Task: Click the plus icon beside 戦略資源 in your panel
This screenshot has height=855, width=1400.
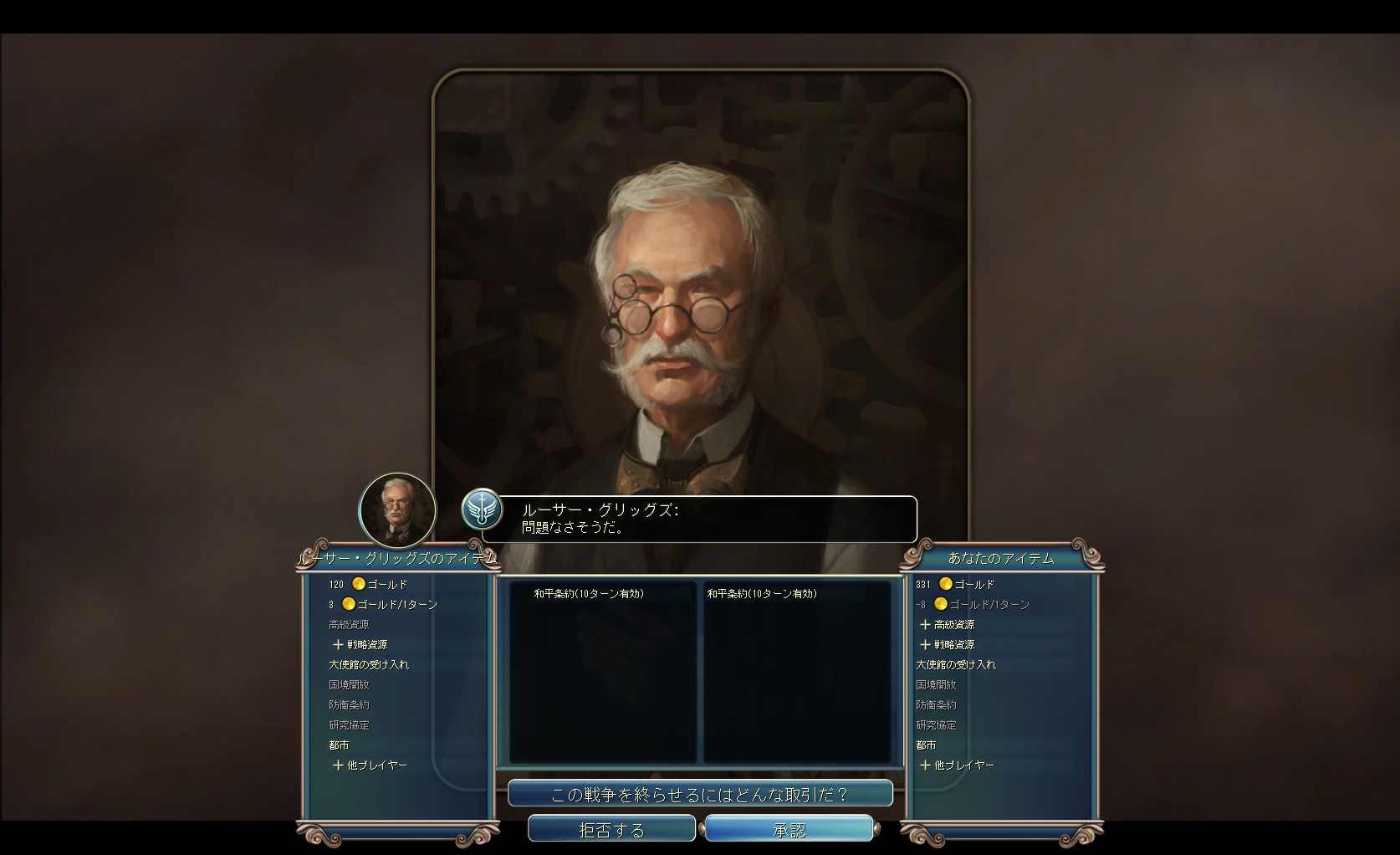Action: [924, 644]
